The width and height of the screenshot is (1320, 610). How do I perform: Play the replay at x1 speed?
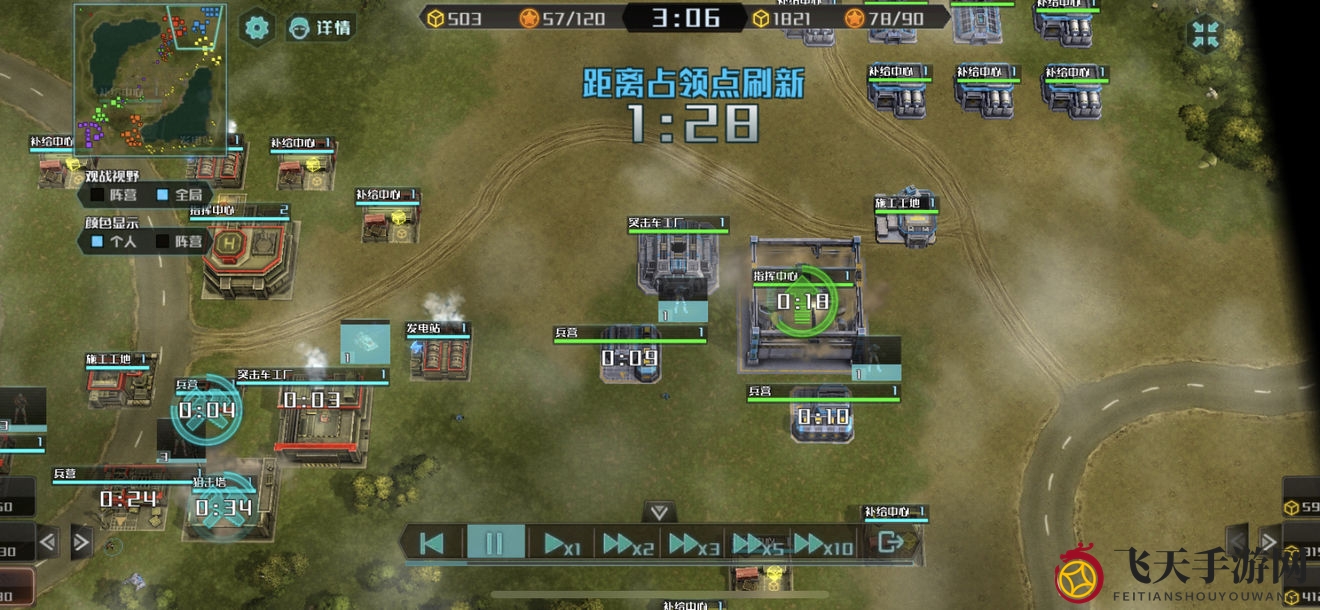560,544
